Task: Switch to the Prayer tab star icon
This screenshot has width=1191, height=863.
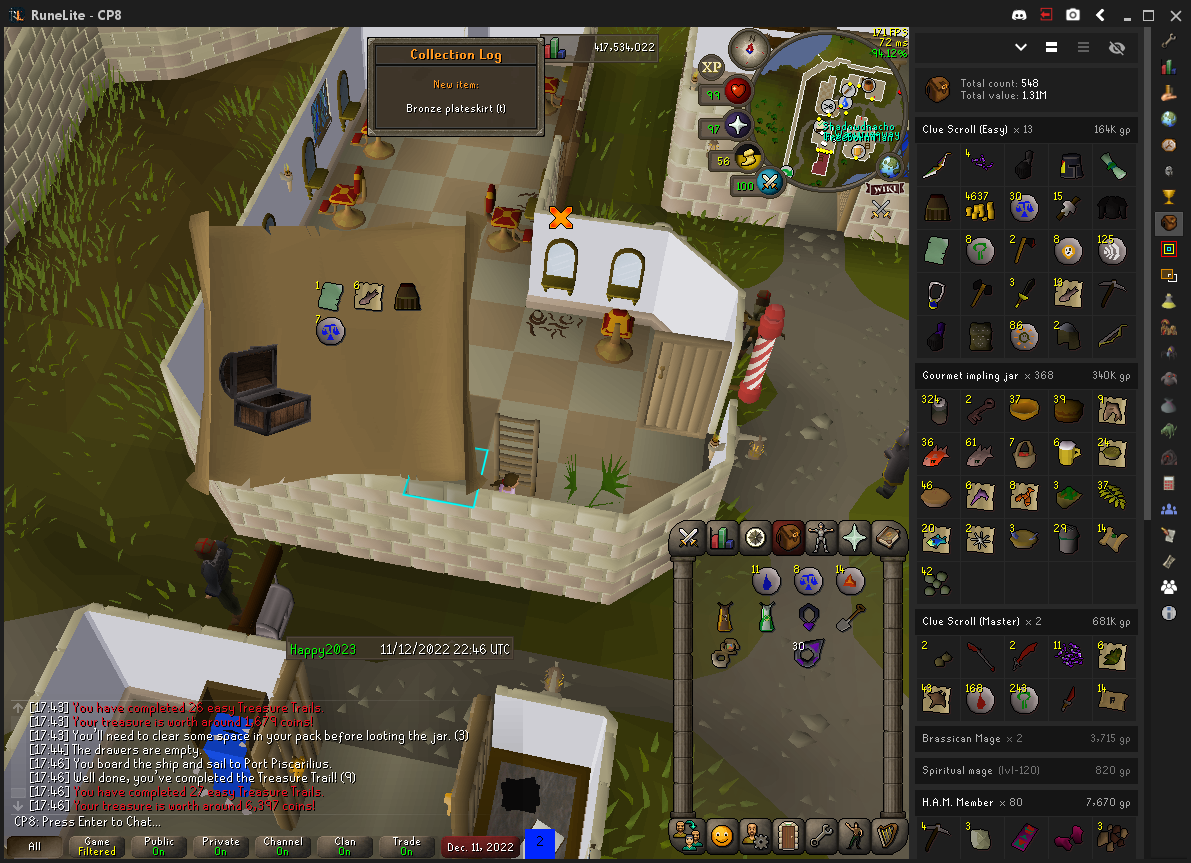Action: pos(855,538)
